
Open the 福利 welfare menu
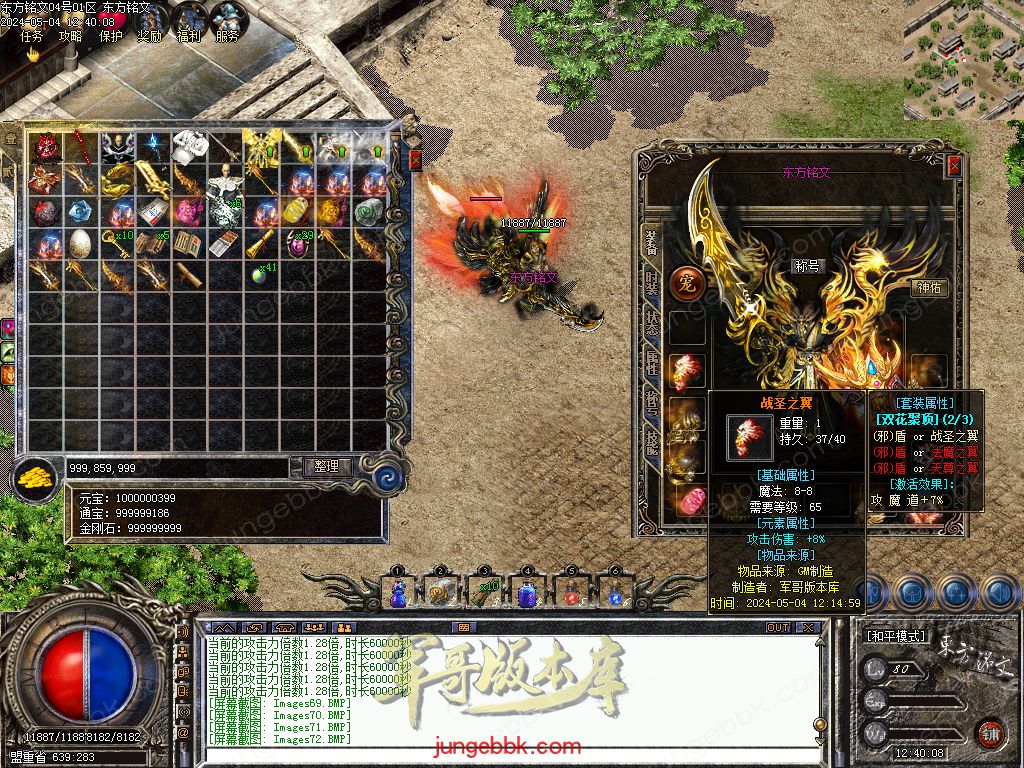coord(189,36)
